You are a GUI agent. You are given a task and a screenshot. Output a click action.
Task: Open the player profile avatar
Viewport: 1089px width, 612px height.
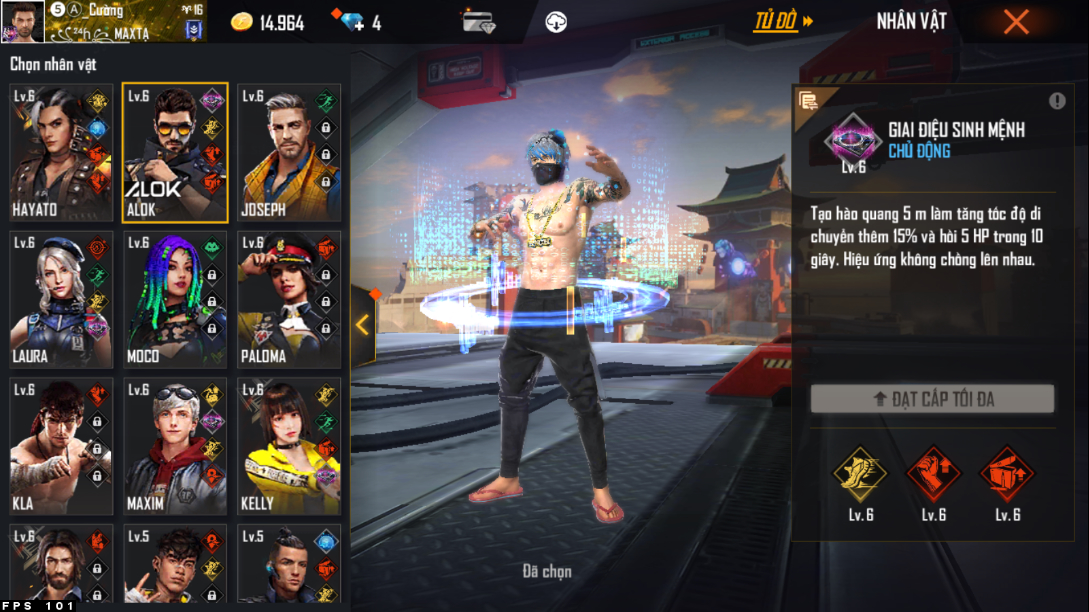pyautogui.click(x=22, y=21)
